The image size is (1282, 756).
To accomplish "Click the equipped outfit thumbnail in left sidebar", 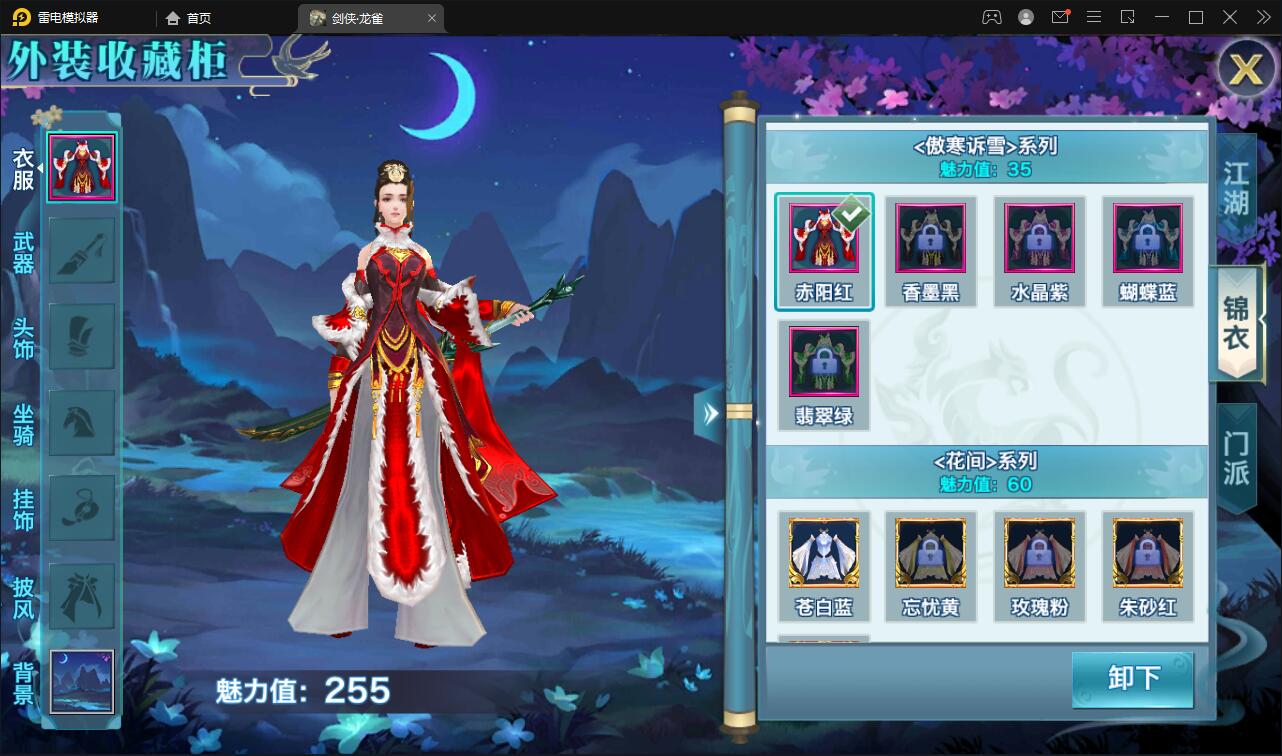I will 81,166.
